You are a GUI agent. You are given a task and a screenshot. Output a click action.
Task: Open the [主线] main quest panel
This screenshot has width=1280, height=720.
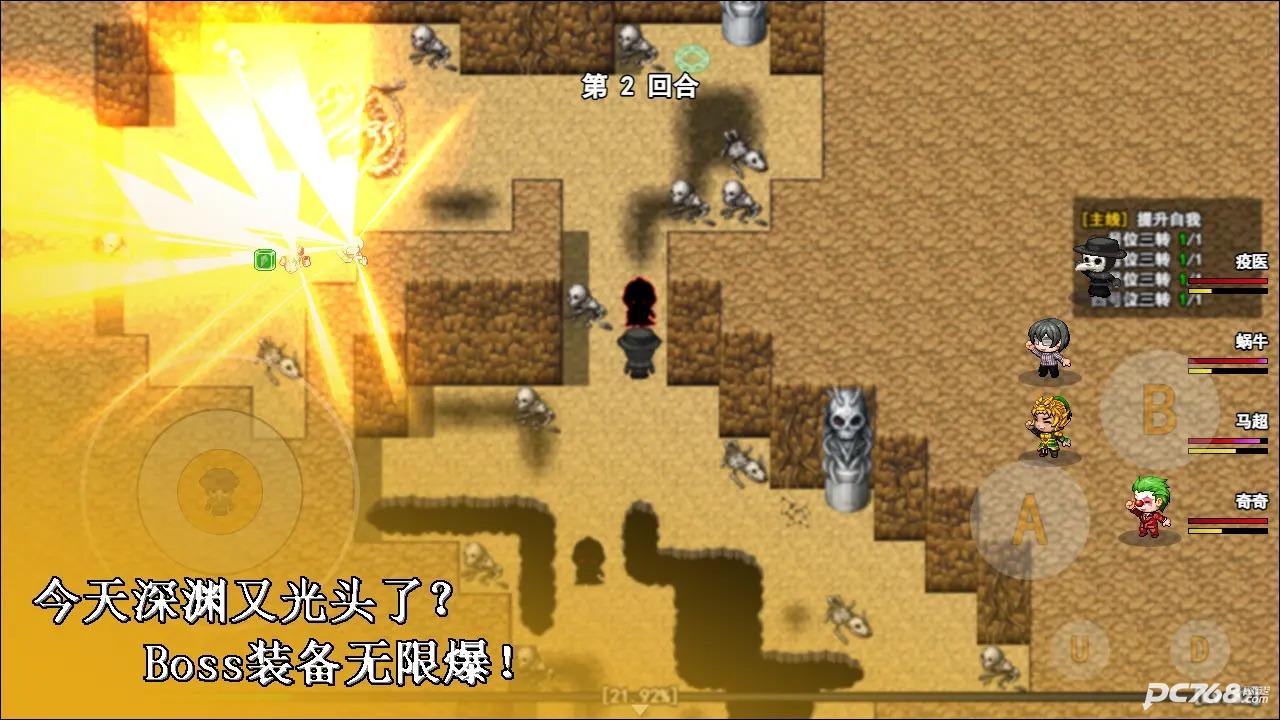[1105, 219]
